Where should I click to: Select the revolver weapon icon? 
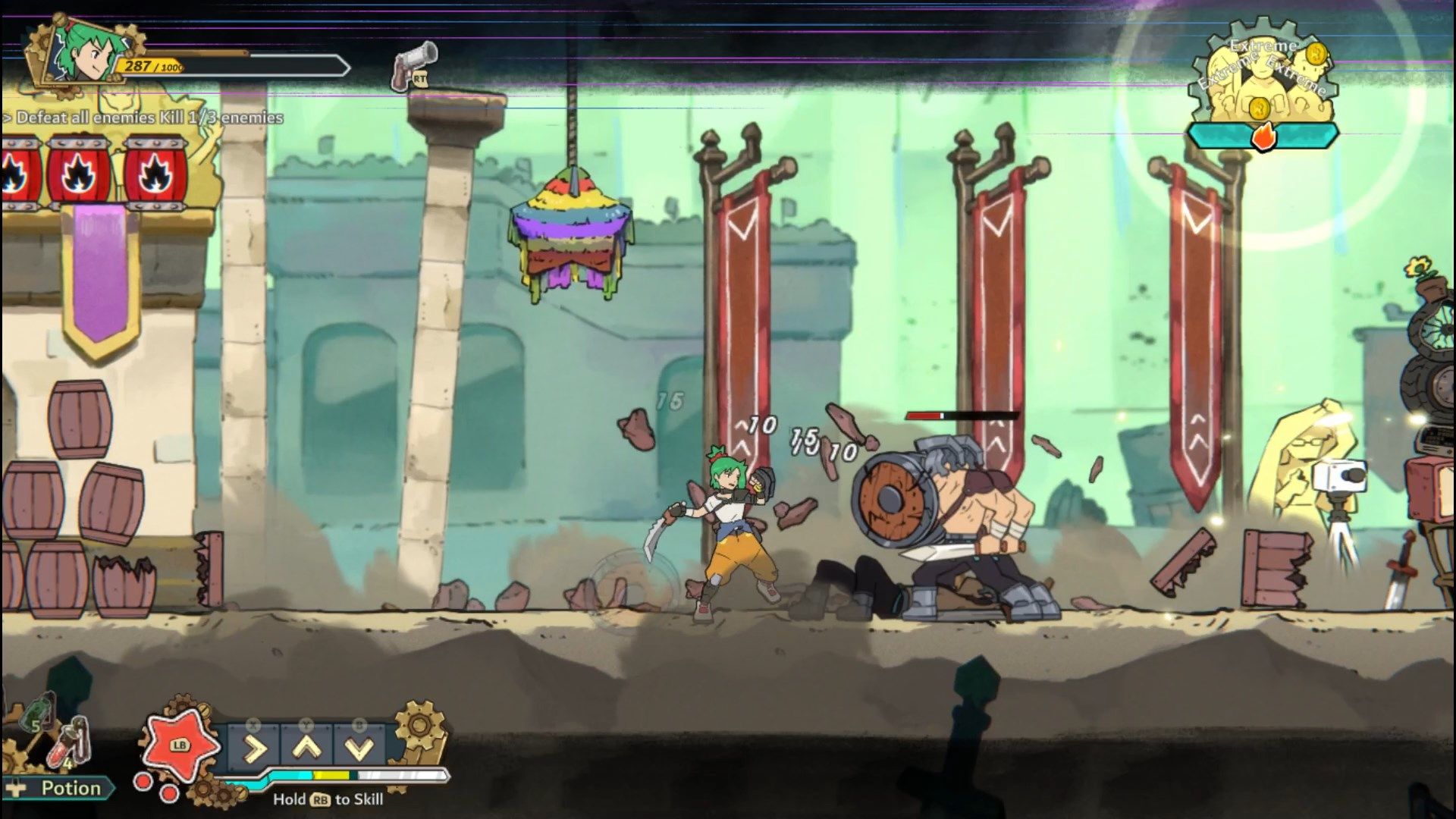pos(414,64)
